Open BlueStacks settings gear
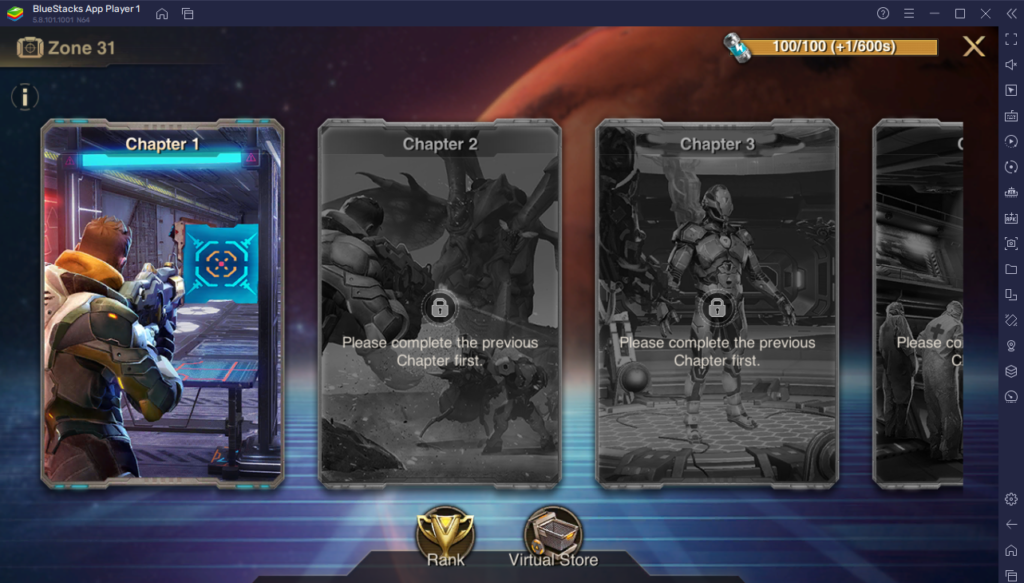1024x583 pixels. pyautogui.click(x=1010, y=499)
